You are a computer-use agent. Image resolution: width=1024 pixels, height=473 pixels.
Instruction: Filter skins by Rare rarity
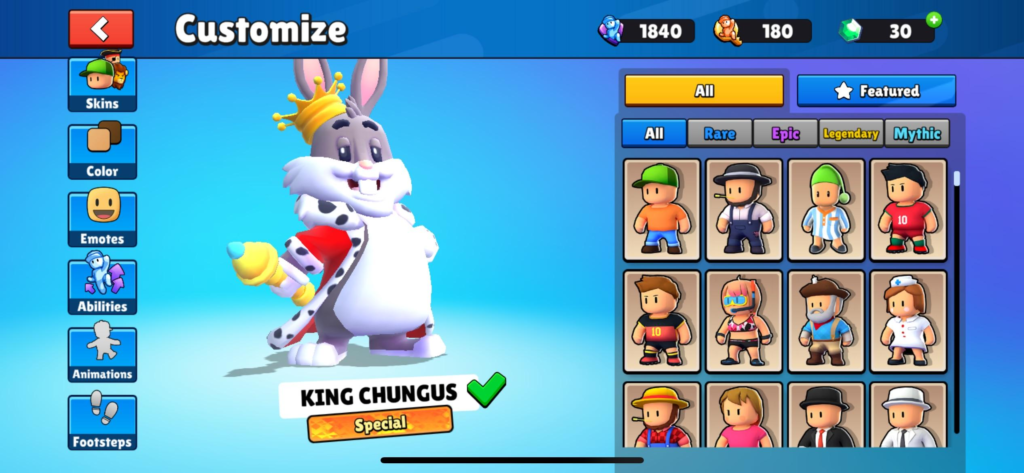pos(720,133)
